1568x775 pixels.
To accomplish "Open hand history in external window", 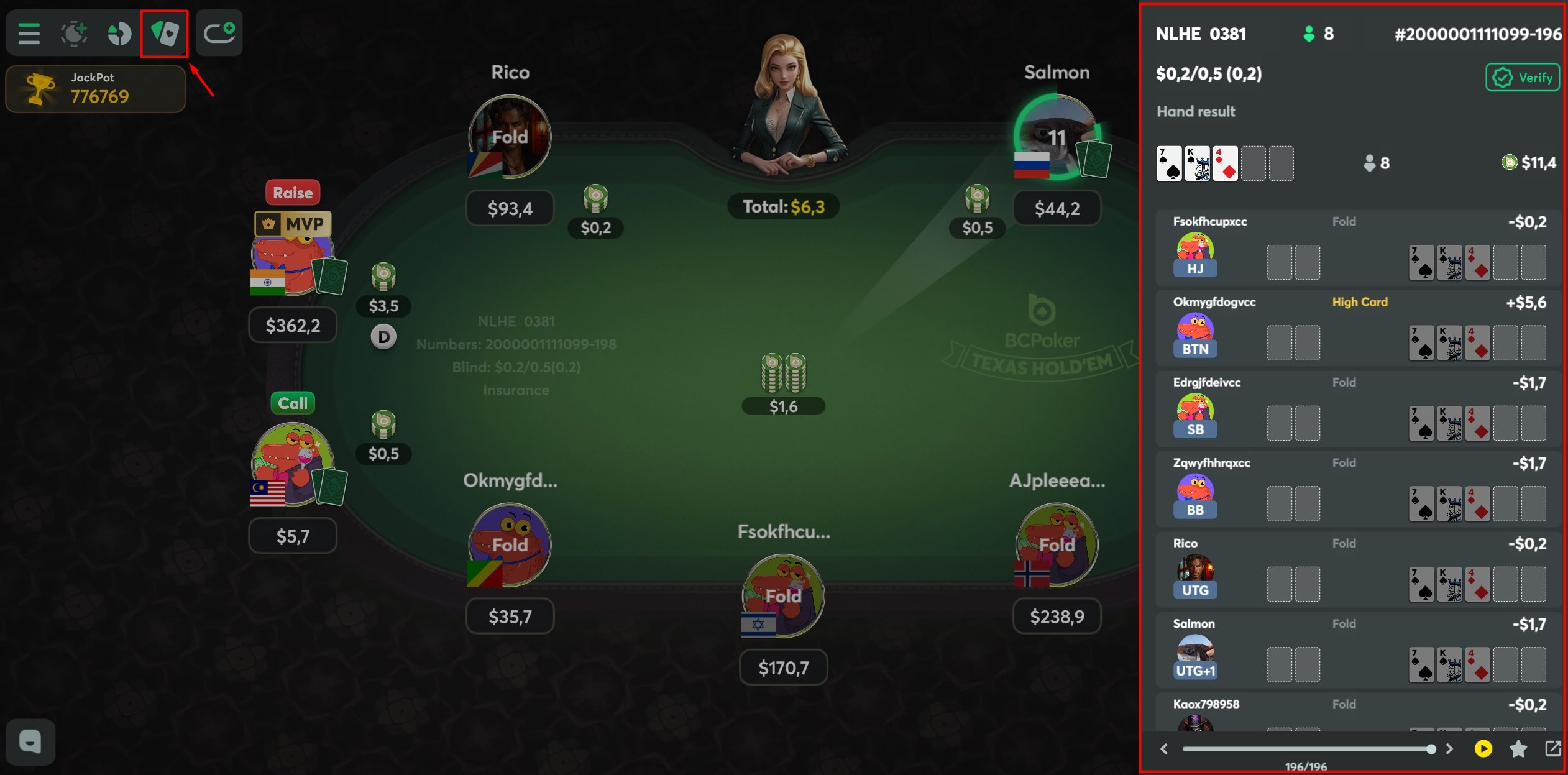I will 1552,748.
